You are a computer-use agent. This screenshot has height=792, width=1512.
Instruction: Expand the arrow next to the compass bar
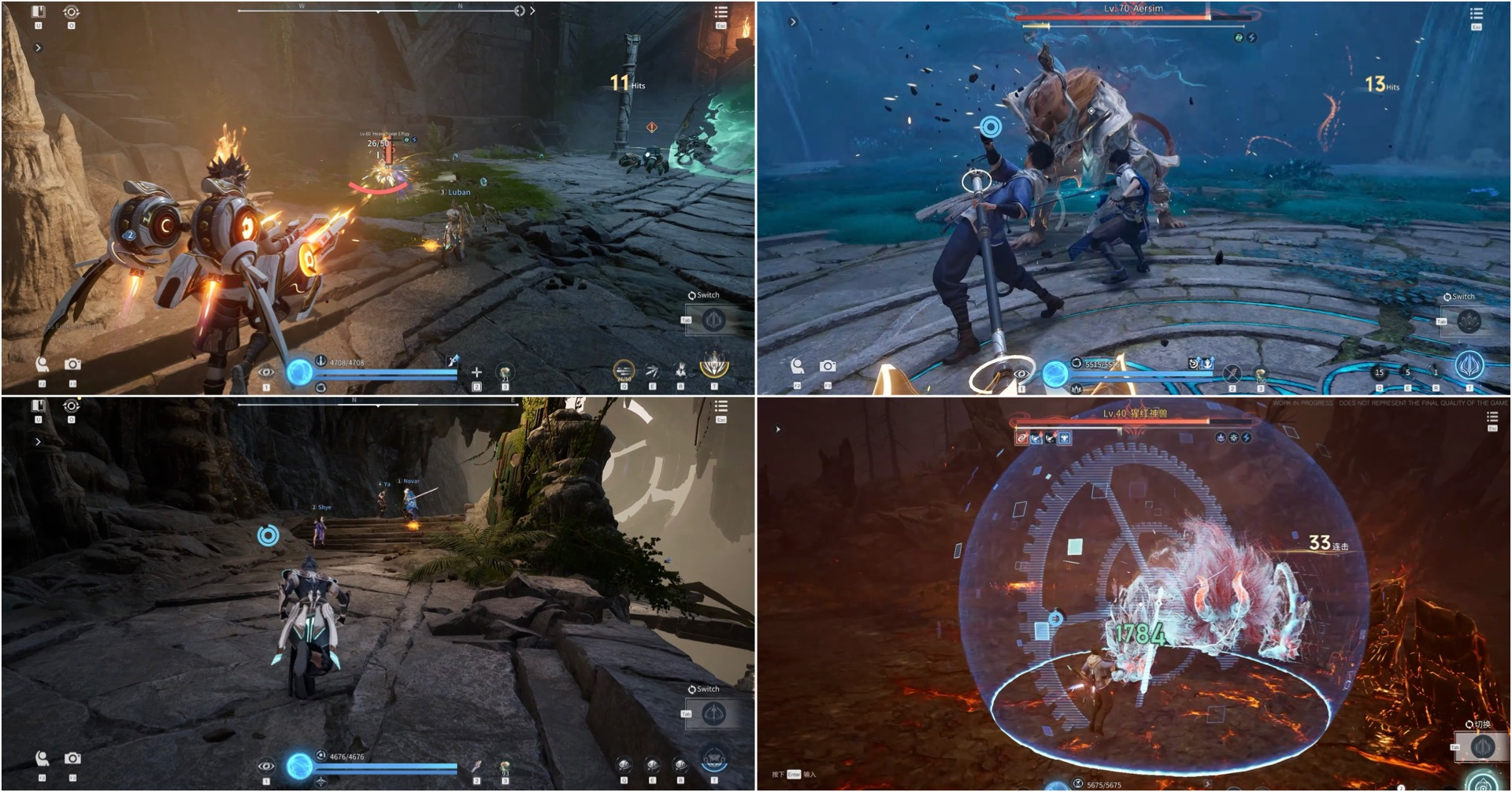(532, 11)
